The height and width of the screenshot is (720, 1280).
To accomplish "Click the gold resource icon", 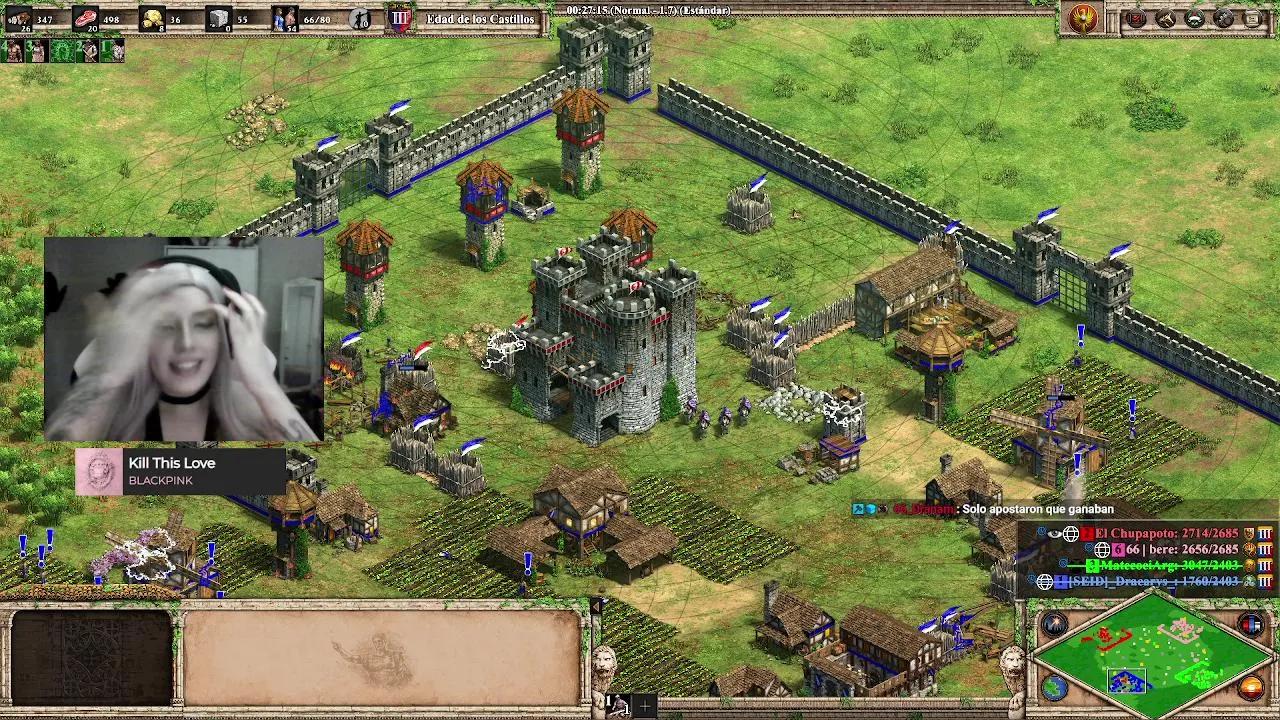I will (151, 18).
